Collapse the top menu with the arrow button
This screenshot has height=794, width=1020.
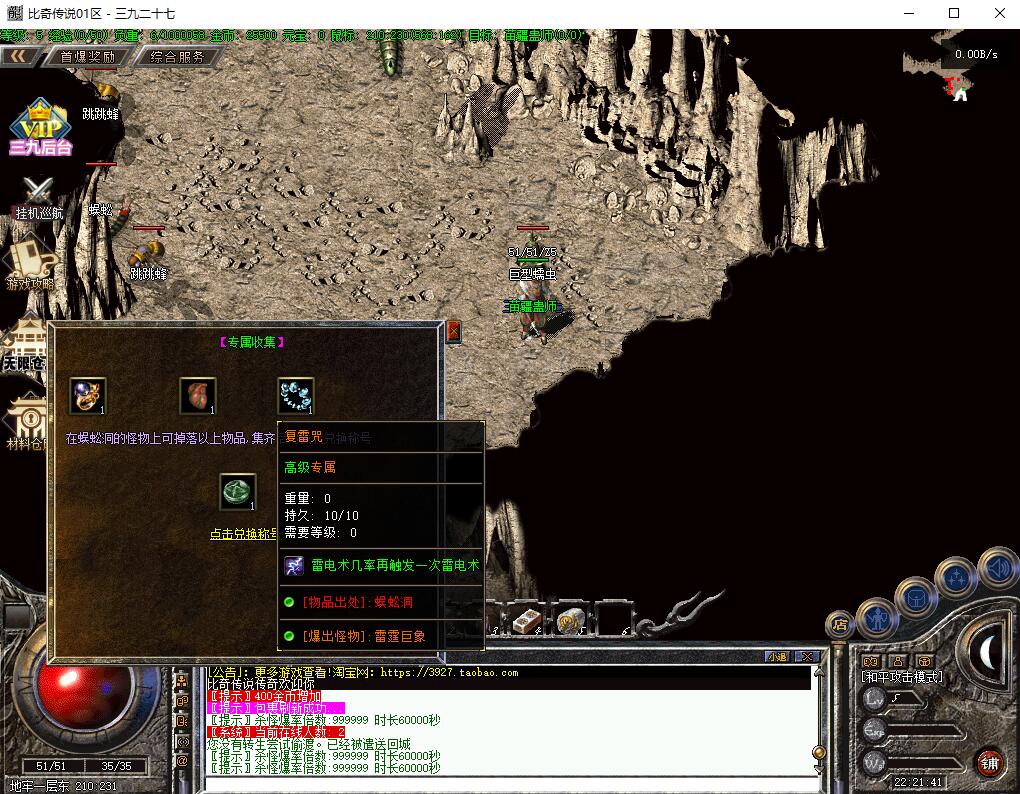[17, 57]
